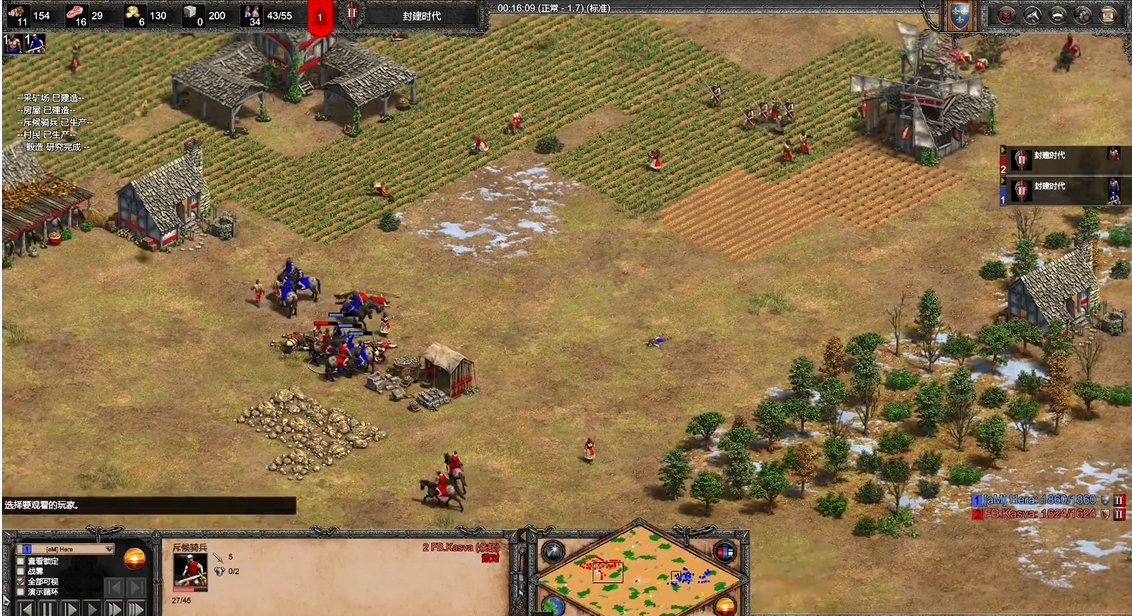Uncheck the 全部可视 checkbox
Screen dimensions: 1132x616
coord(21,581)
